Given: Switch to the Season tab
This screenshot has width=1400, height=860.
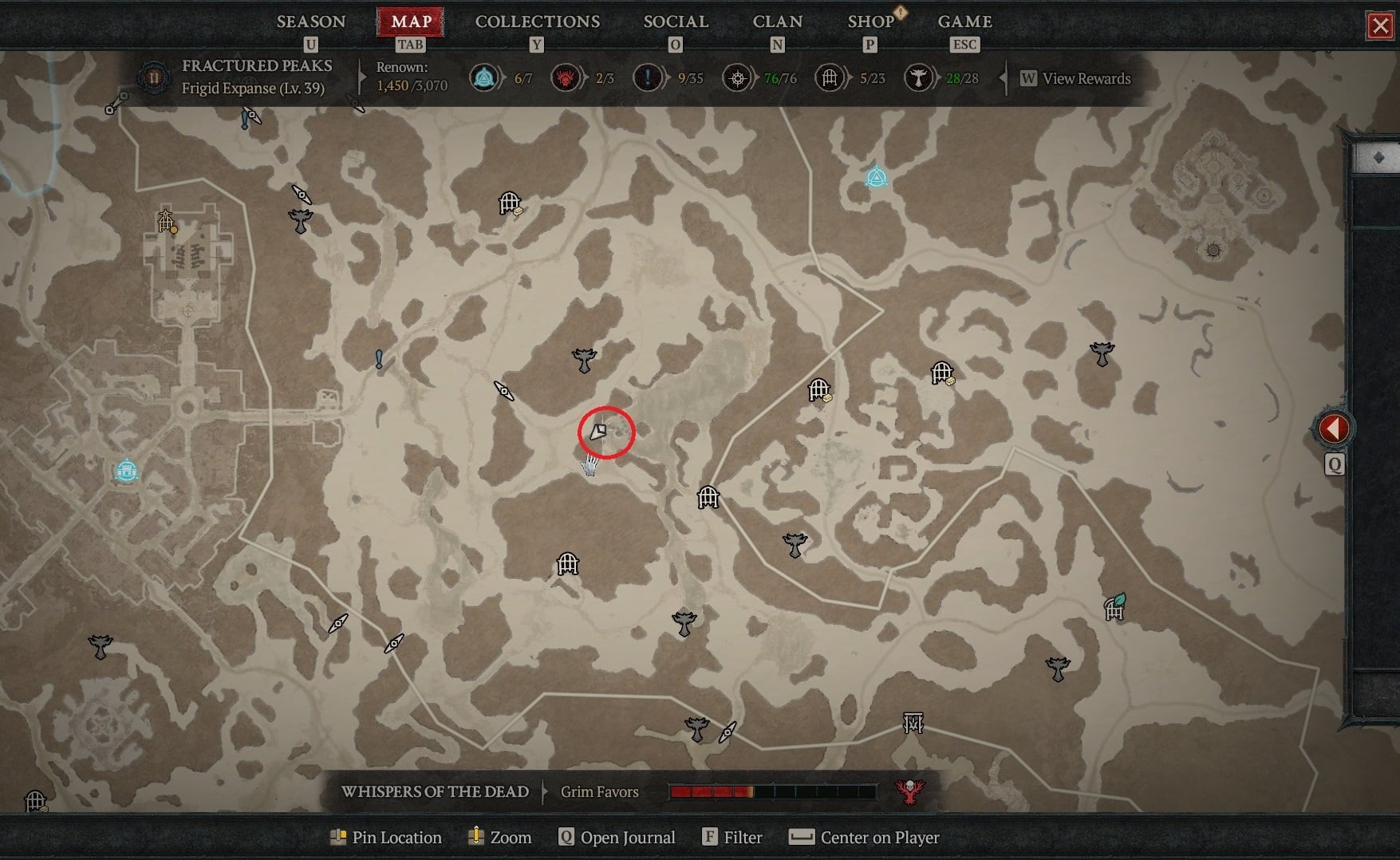Looking at the screenshot, I should tap(310, 22).
